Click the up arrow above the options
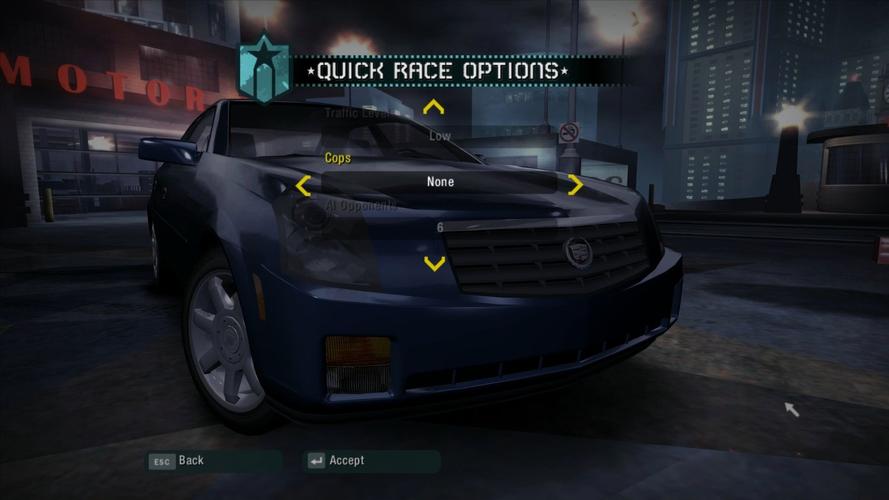 pyautogui.click(x=433, y=107)
